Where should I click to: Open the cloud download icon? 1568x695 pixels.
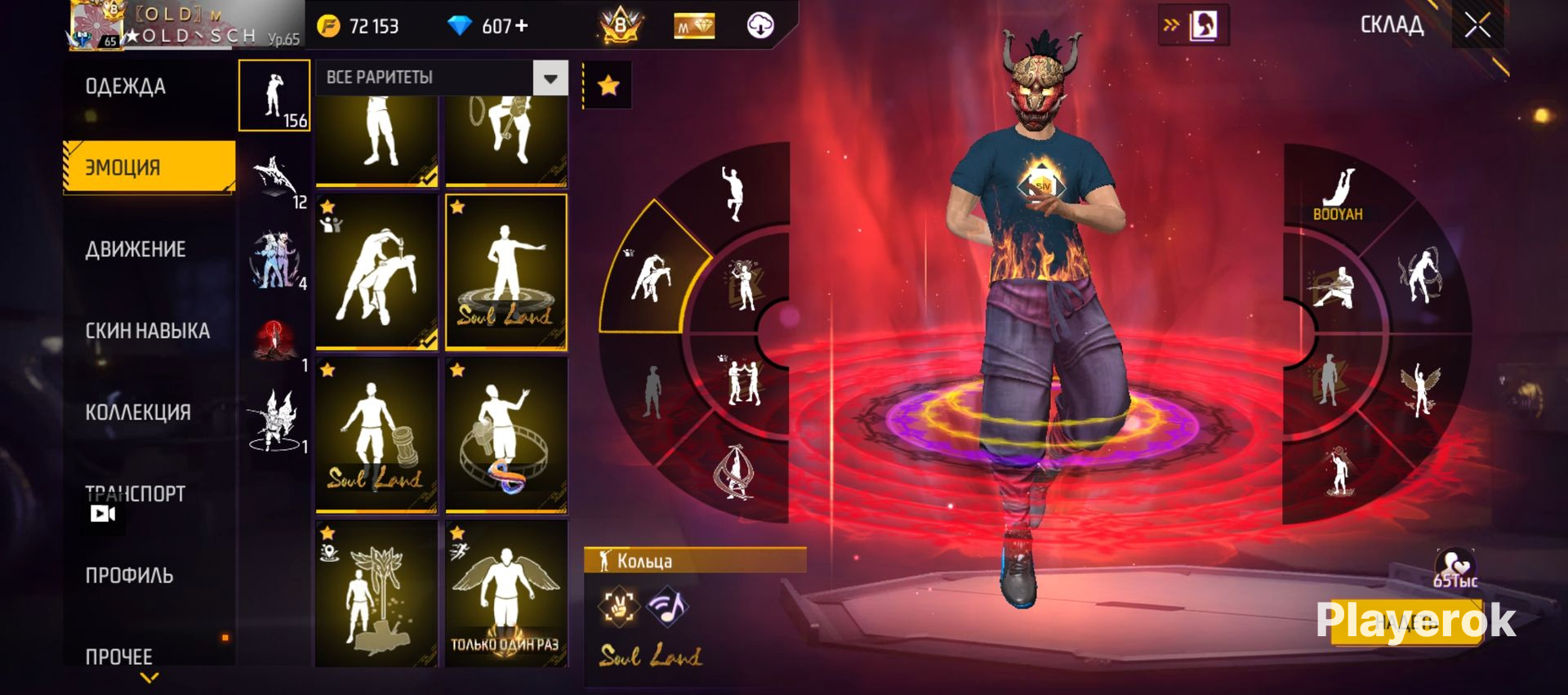pyautogui.click(x=760, y=26)
